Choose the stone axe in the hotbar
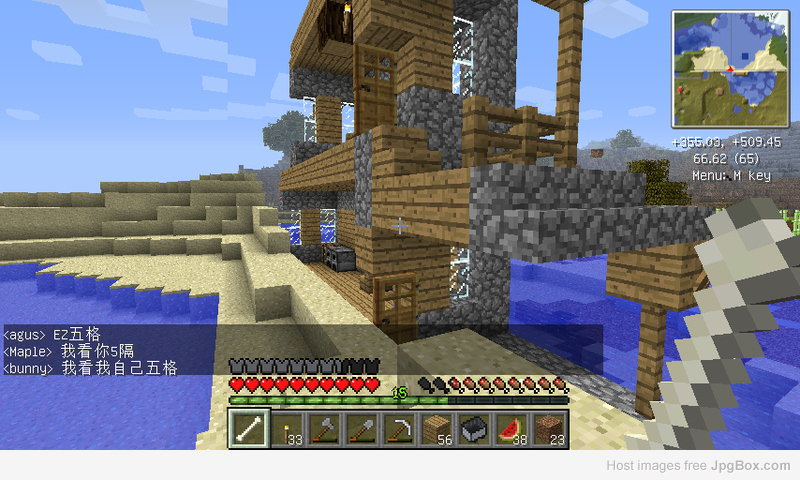The height and width of the screenshot is (480, 800). [324, 429]
